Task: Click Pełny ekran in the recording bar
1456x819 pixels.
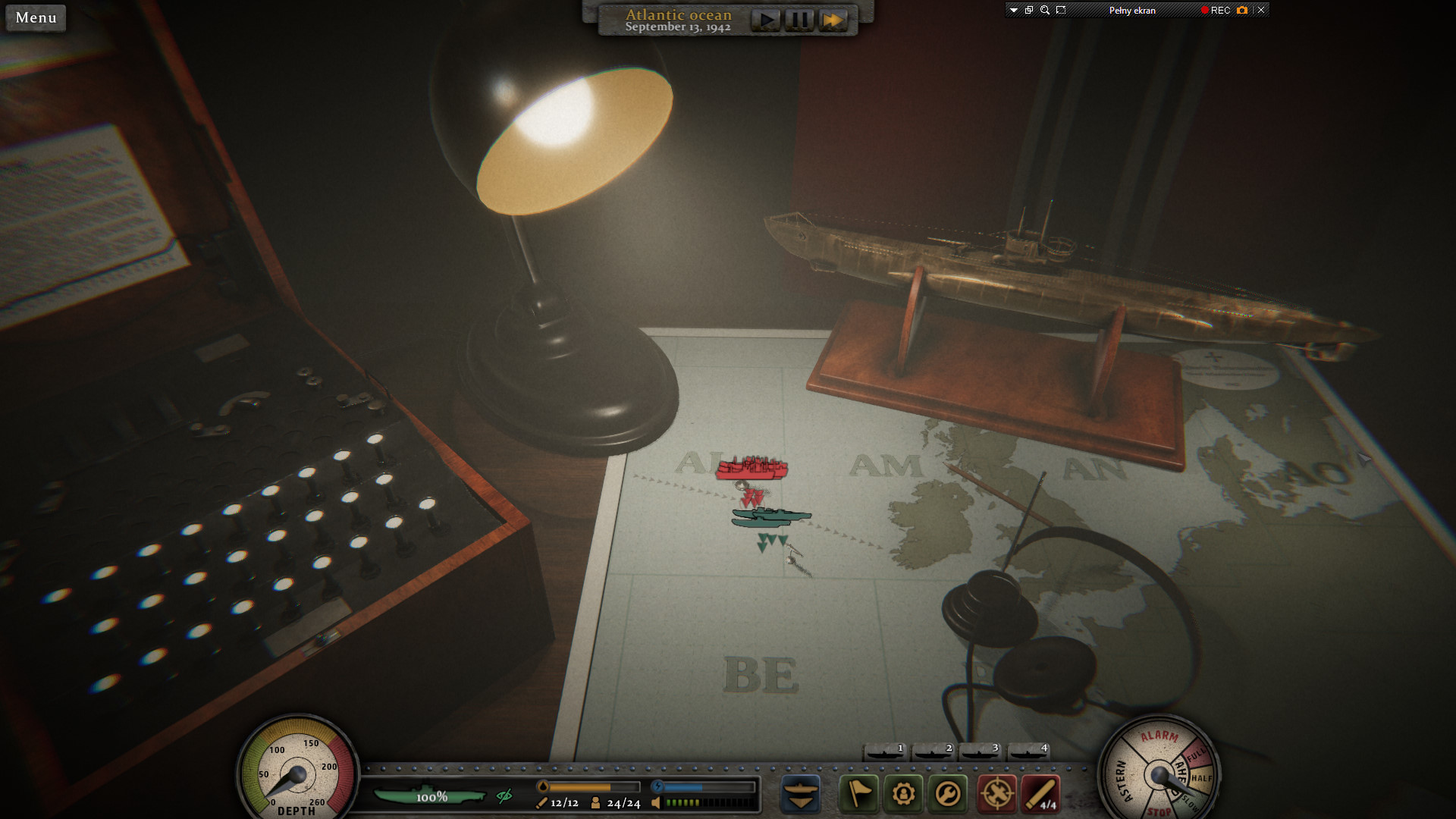Action: tap(1132, 10)
